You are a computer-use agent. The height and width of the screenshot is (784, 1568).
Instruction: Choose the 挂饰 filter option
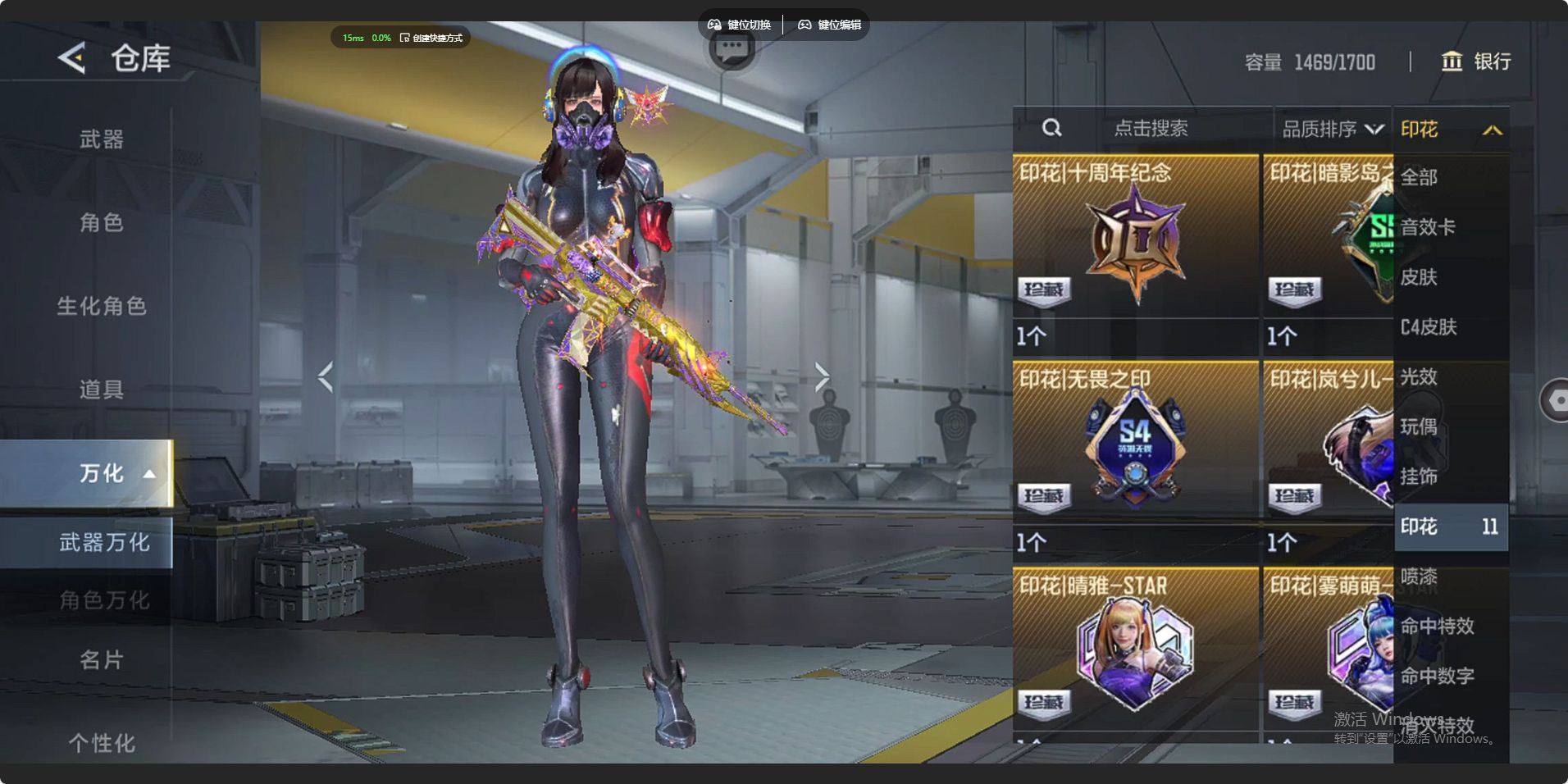pyautogui.click(x=1419, y=476)
